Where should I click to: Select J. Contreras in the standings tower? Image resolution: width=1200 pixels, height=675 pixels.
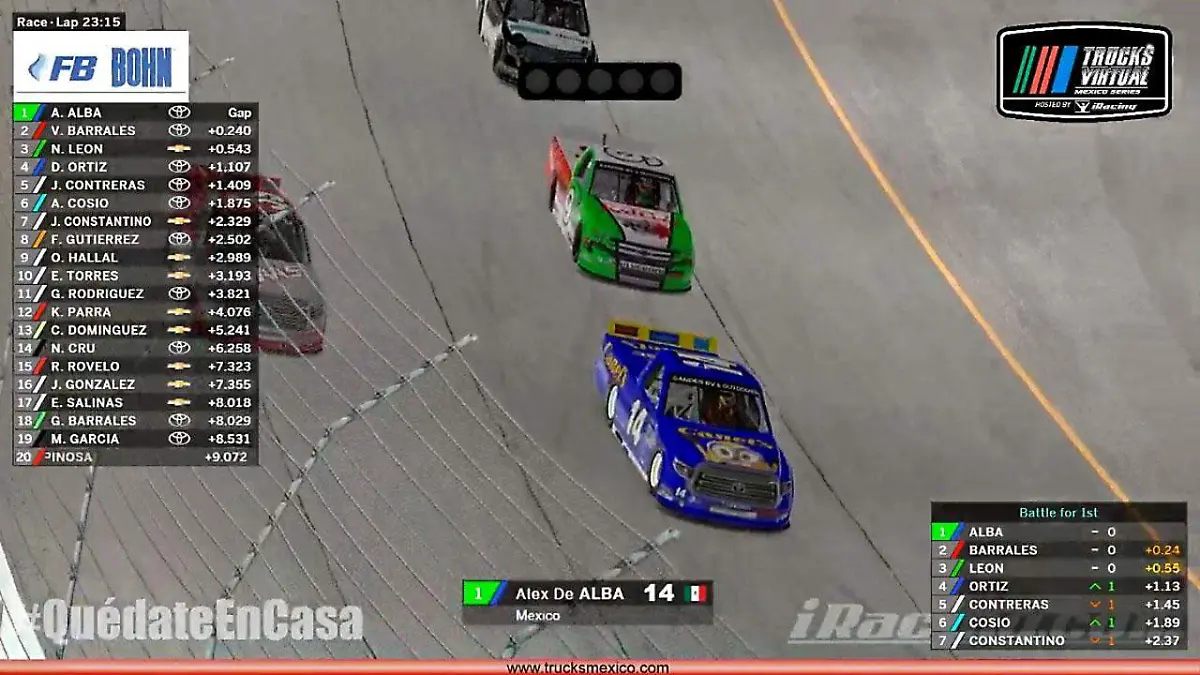coord(135,185)
